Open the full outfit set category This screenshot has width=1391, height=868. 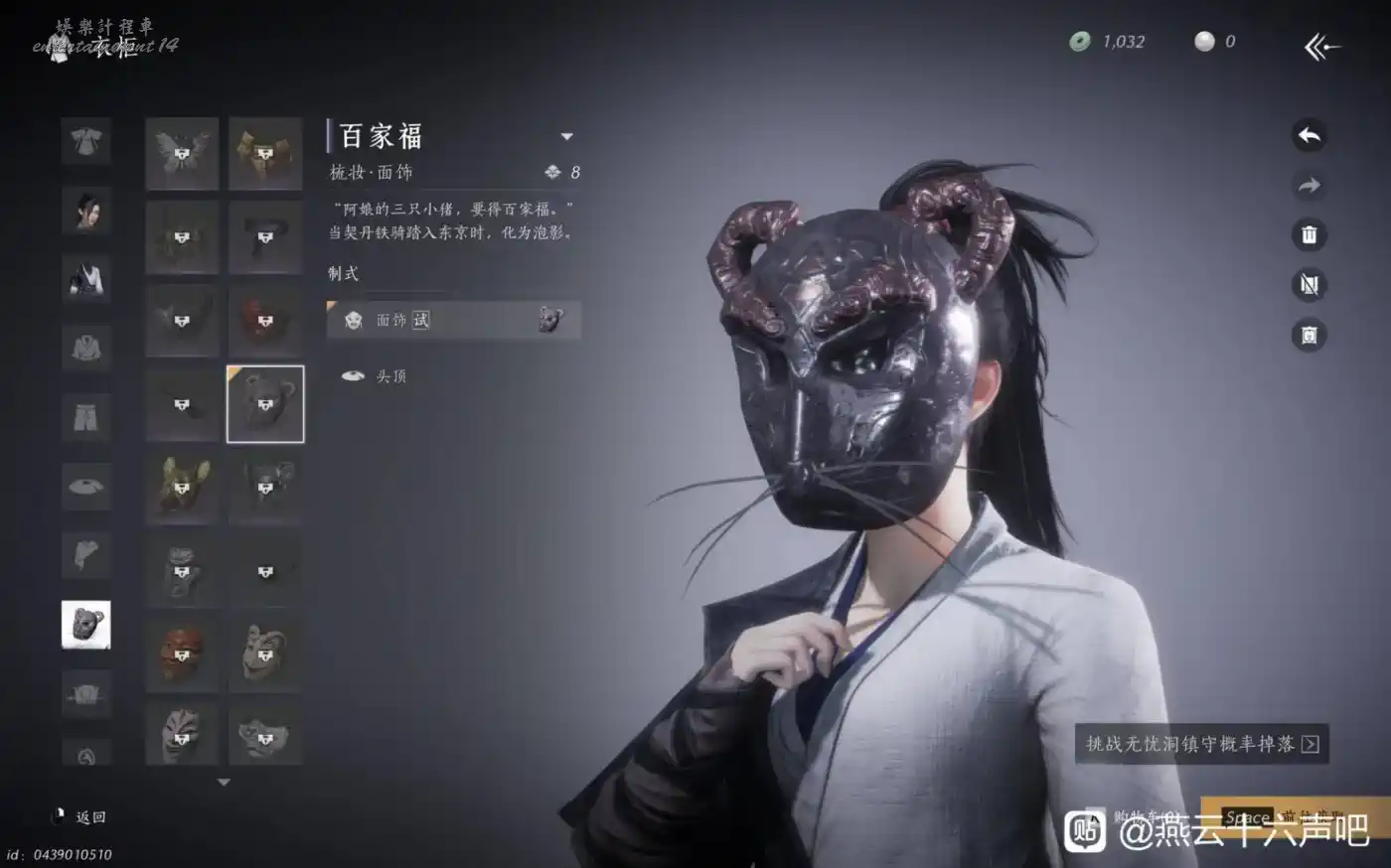[x=86, y=142]
